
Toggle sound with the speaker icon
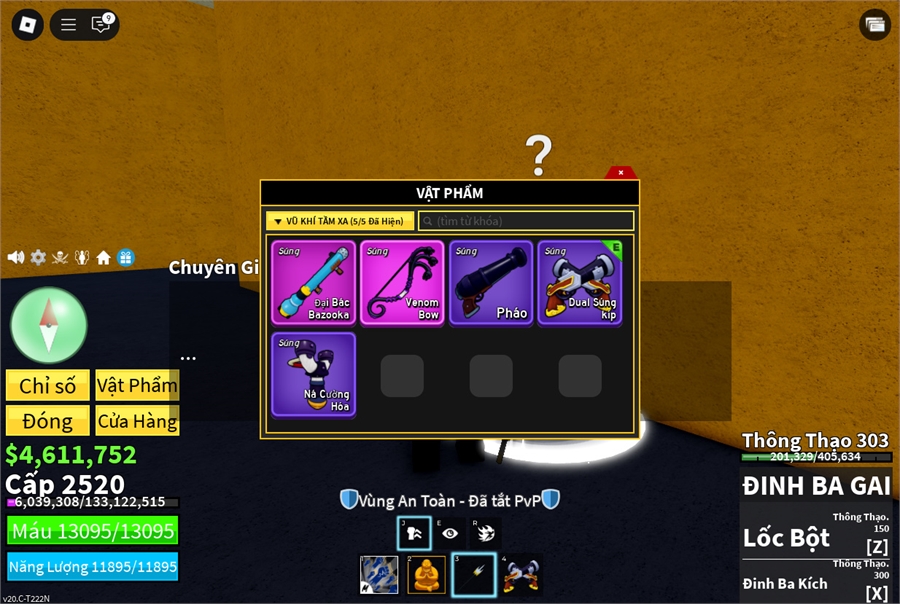[16, 257]
